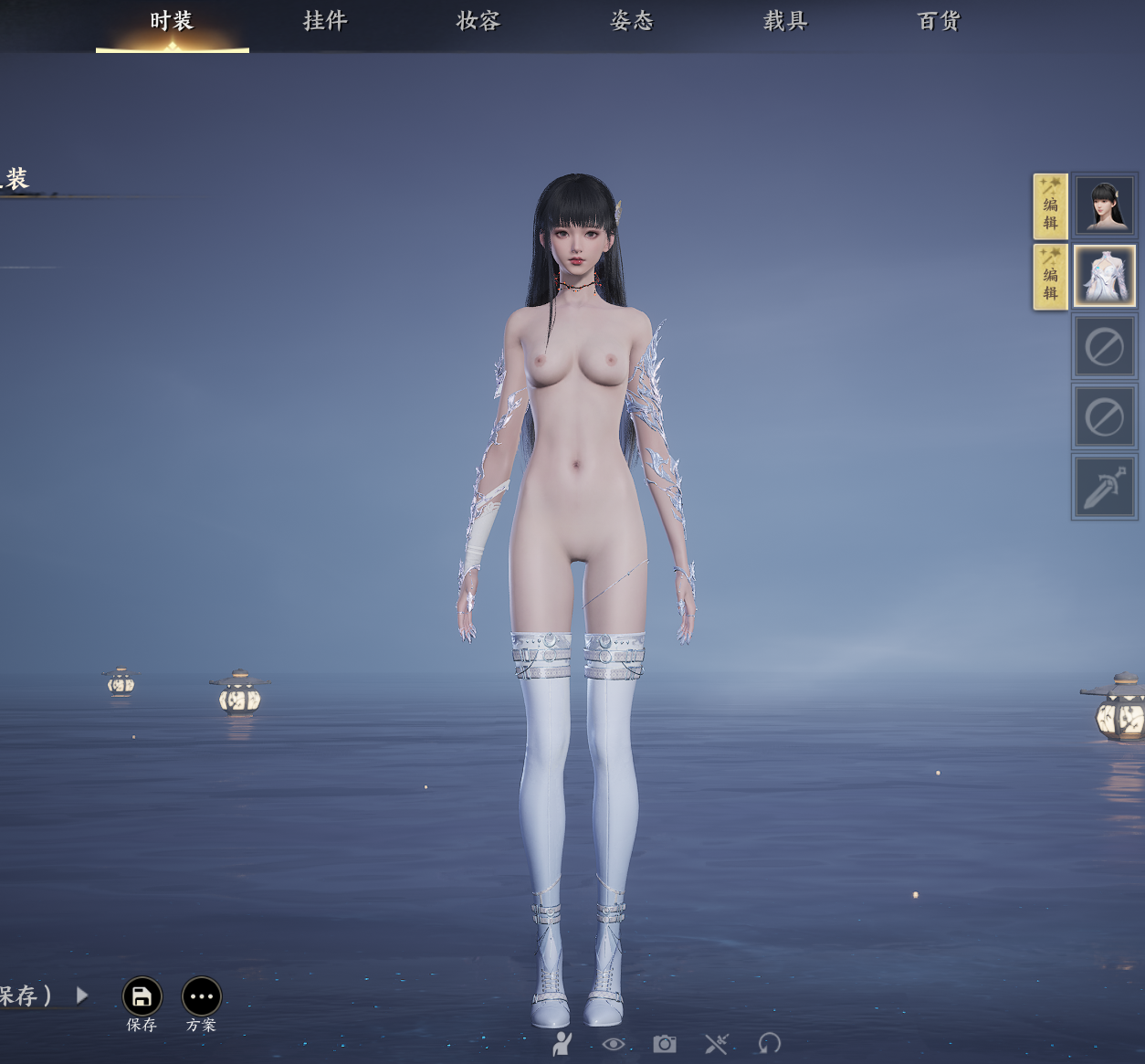
Task: Open the 挂件 tab
Action: [325, 21]
